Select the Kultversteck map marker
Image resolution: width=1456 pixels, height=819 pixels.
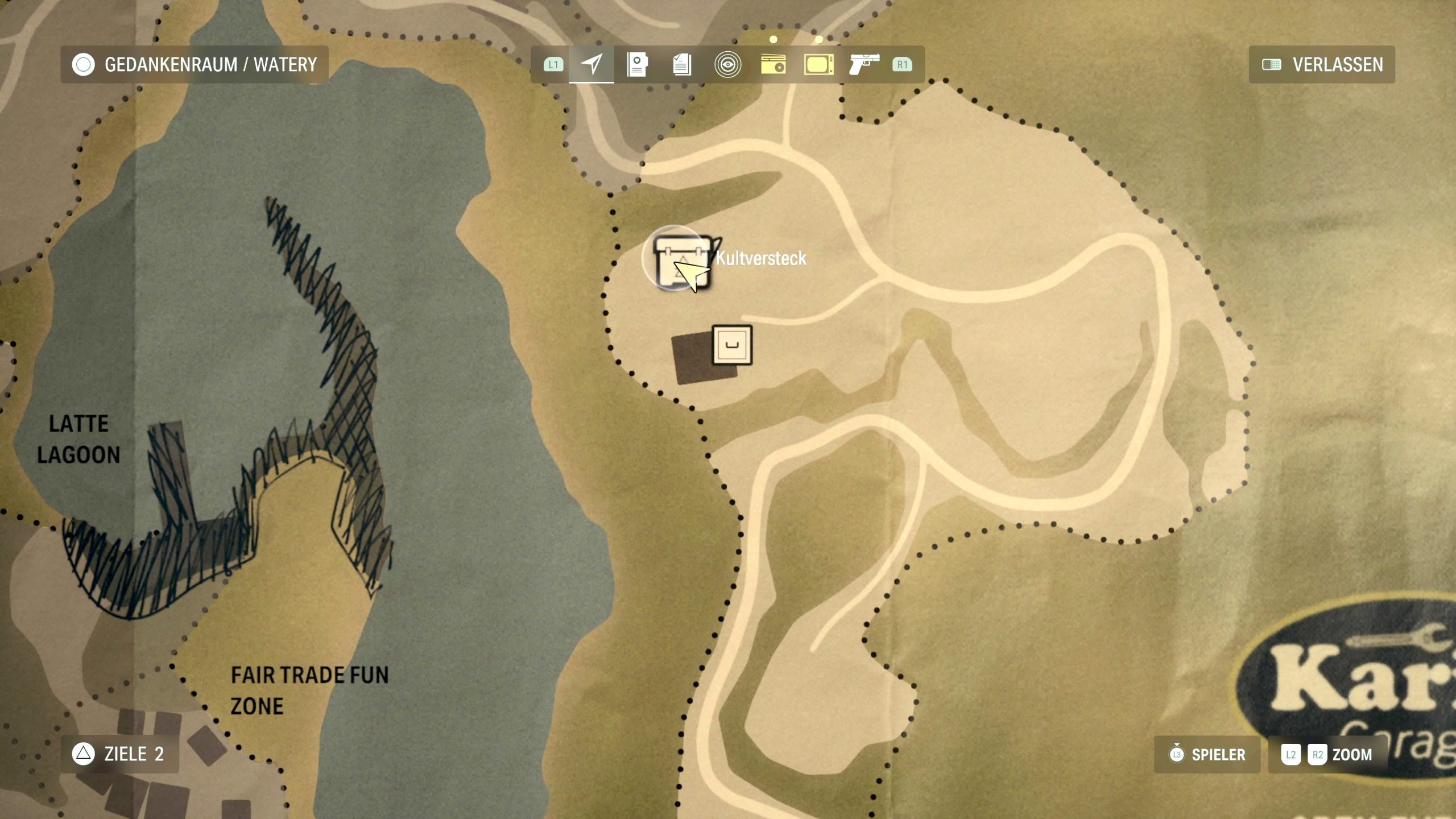680,260
